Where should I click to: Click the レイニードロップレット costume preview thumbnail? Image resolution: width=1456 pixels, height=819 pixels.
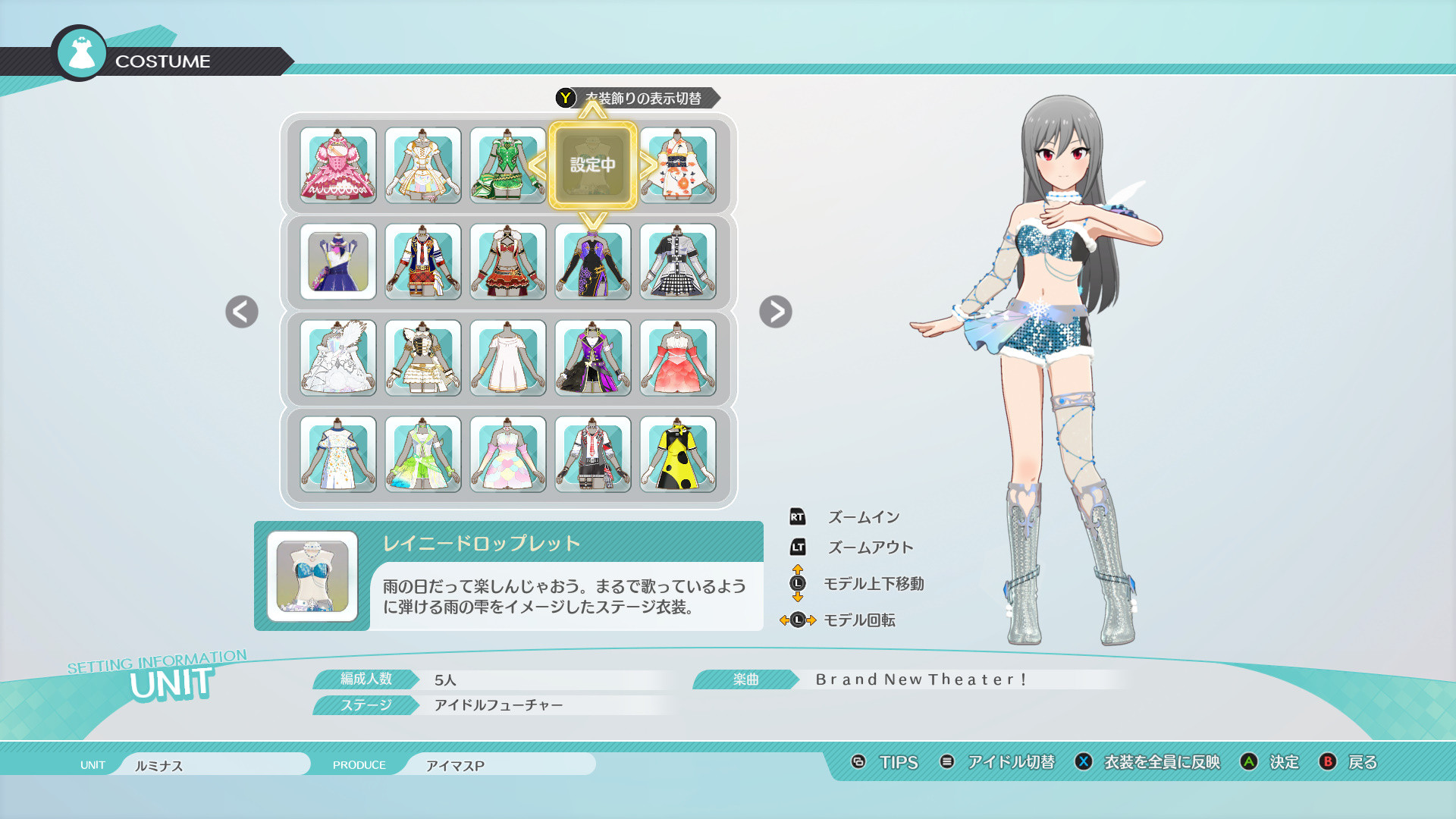312,574
